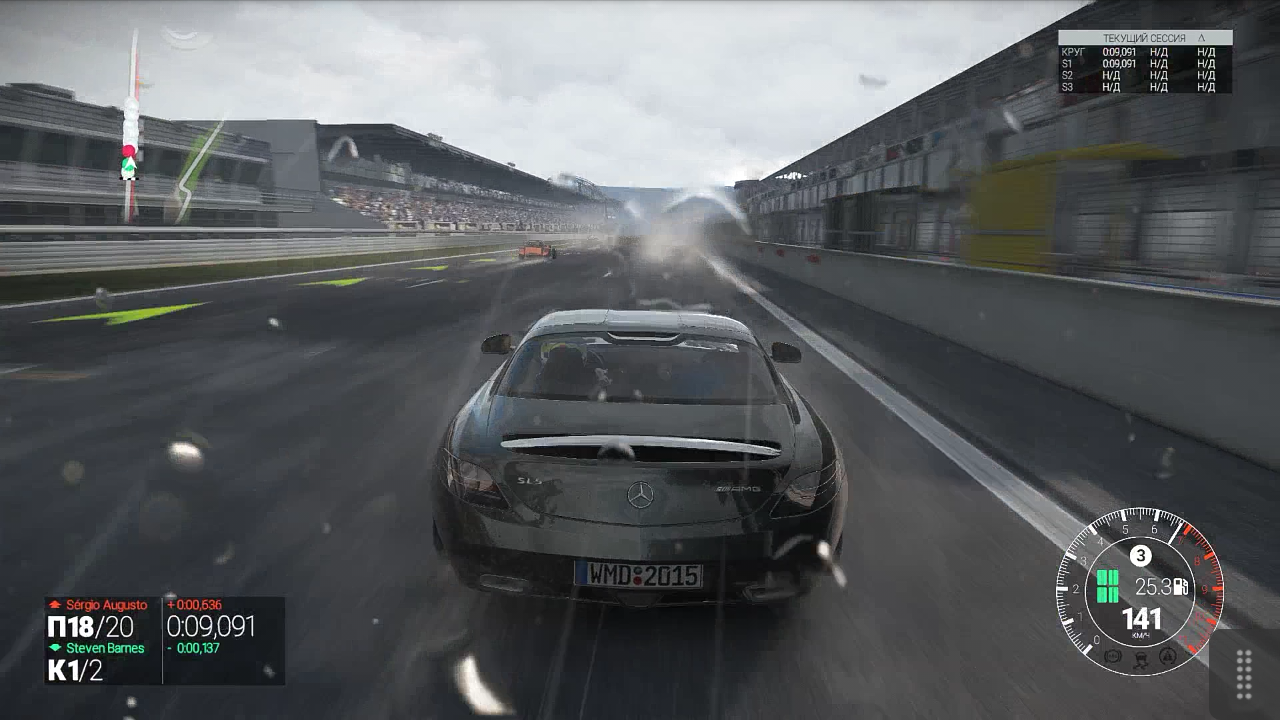Click the "ТЕКУЩИЙ СЕССИЯ" timing panel header
This screenshot has width=1280, height=720.
1145,38
